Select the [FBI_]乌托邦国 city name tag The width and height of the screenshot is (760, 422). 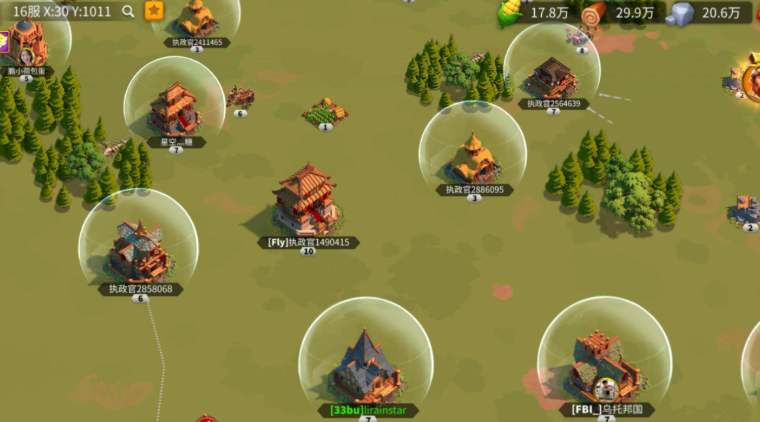(x=607, y=409)
